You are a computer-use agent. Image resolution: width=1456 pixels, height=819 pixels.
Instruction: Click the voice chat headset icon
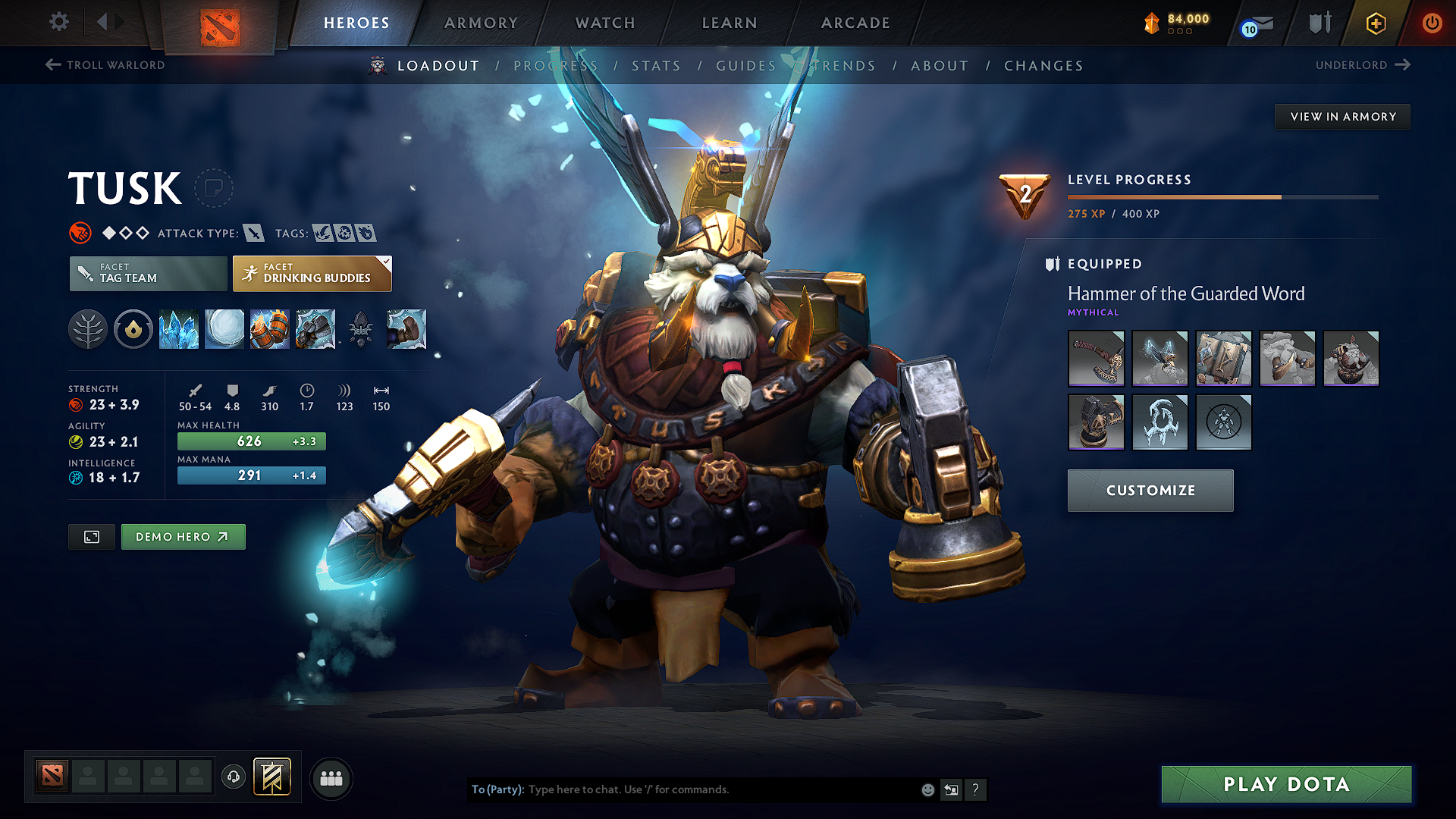[x=233, y=777]
